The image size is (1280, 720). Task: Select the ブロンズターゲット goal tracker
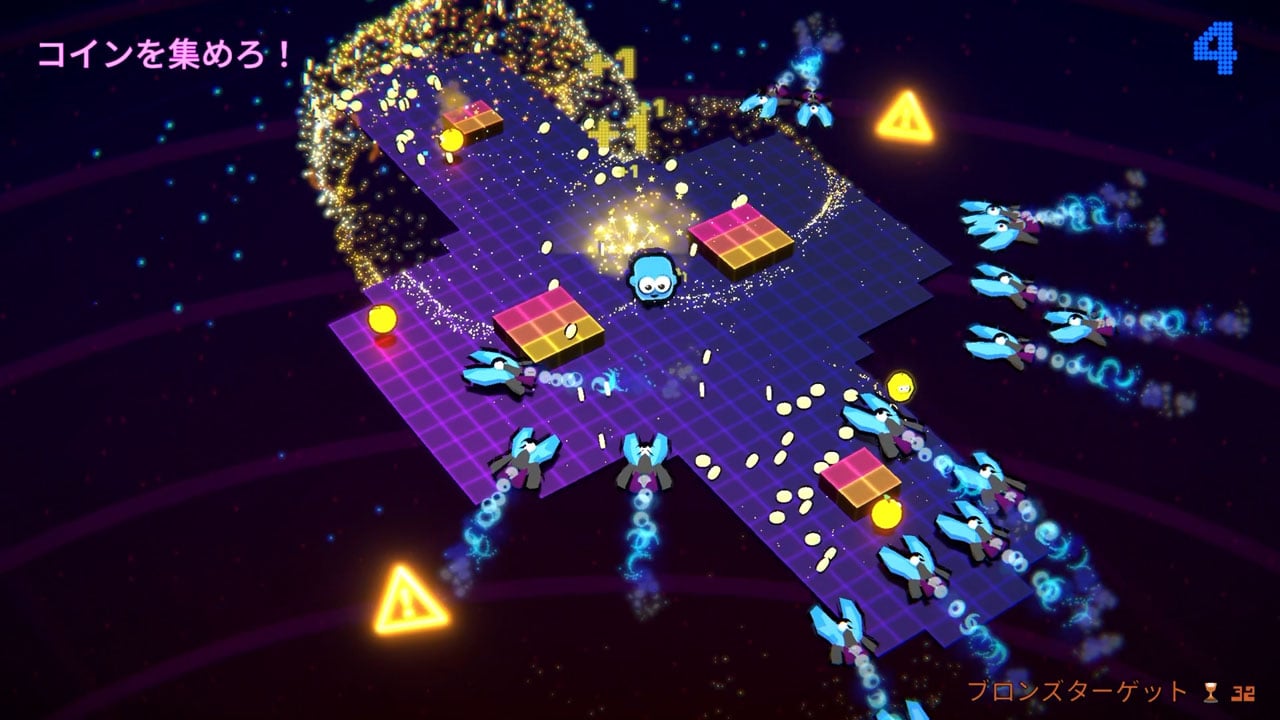pos(1110,691)
